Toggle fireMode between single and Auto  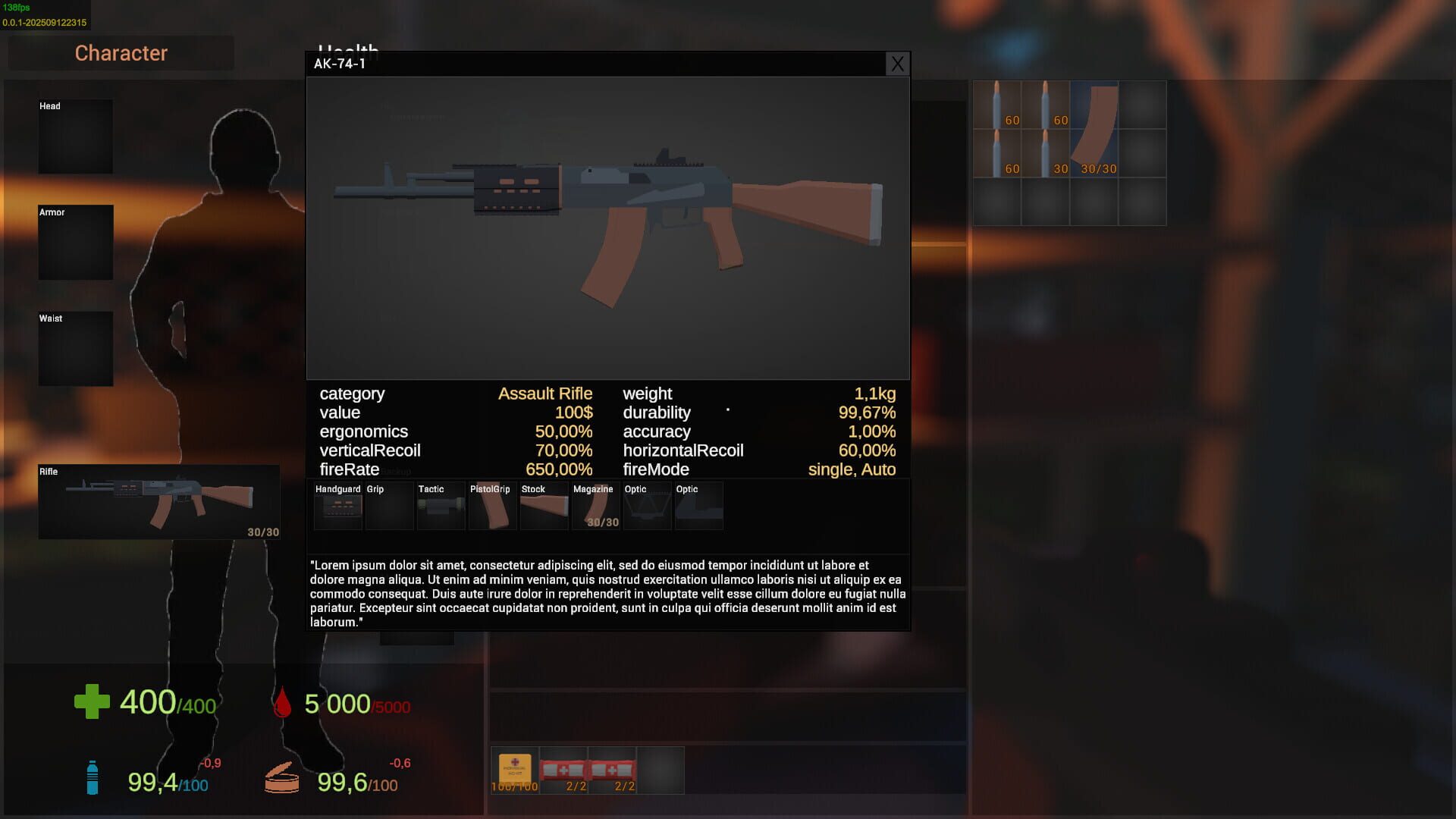click(x=851, y=469)
